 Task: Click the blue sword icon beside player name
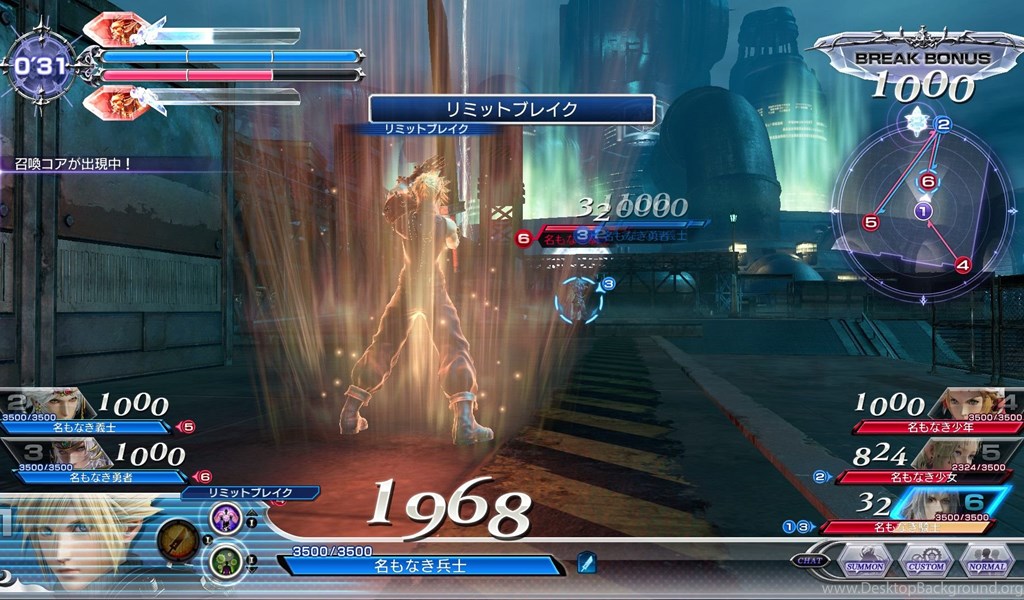click(x=587, y=563)
